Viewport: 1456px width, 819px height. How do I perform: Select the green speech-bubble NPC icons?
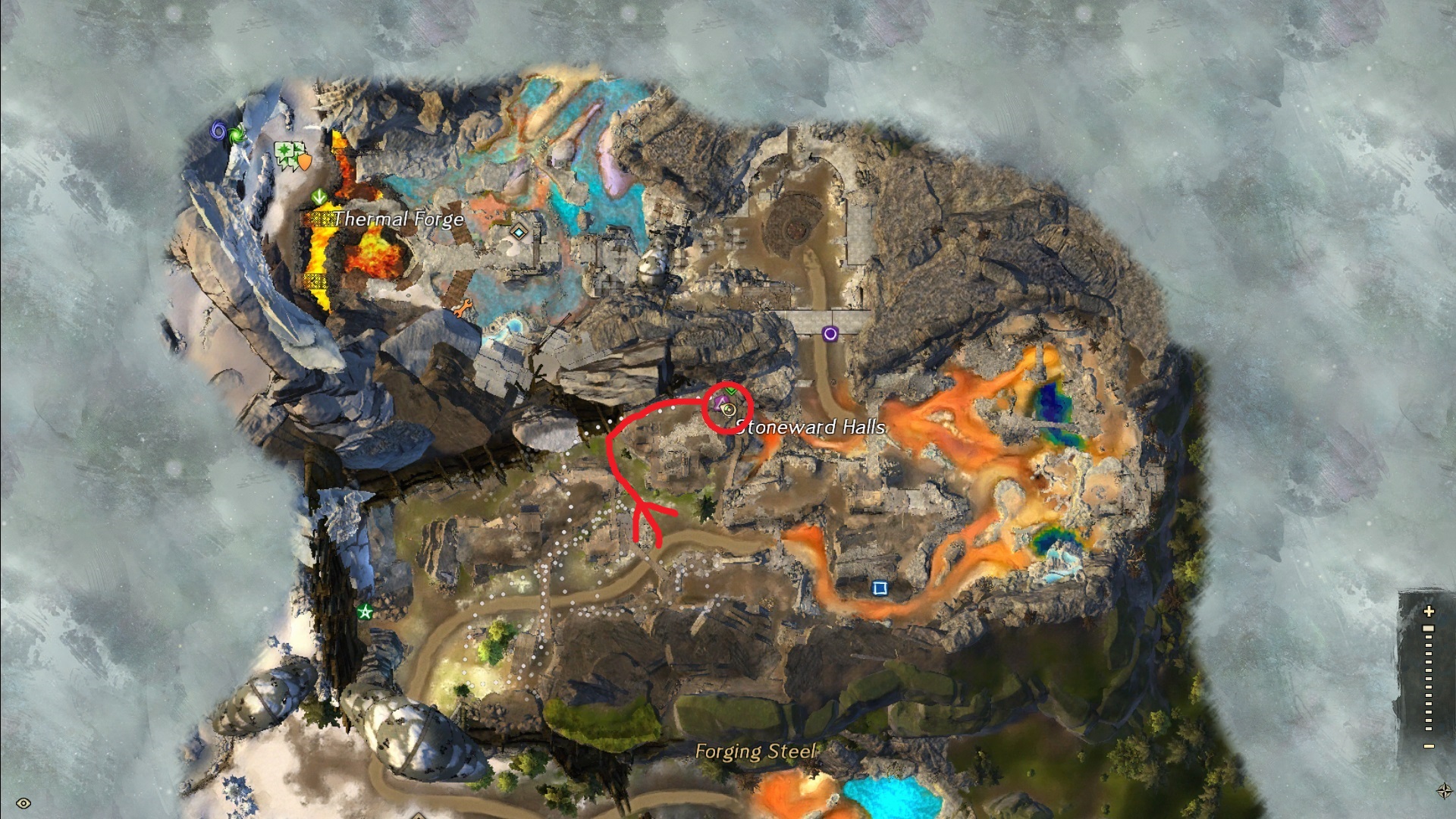287,154
